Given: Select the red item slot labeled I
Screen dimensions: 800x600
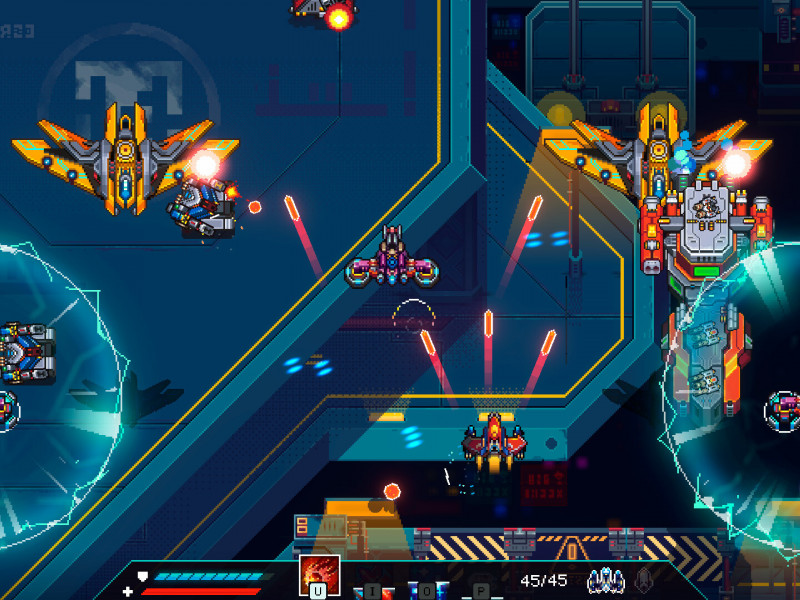Looking at the screenshot, I should (371, 590).
